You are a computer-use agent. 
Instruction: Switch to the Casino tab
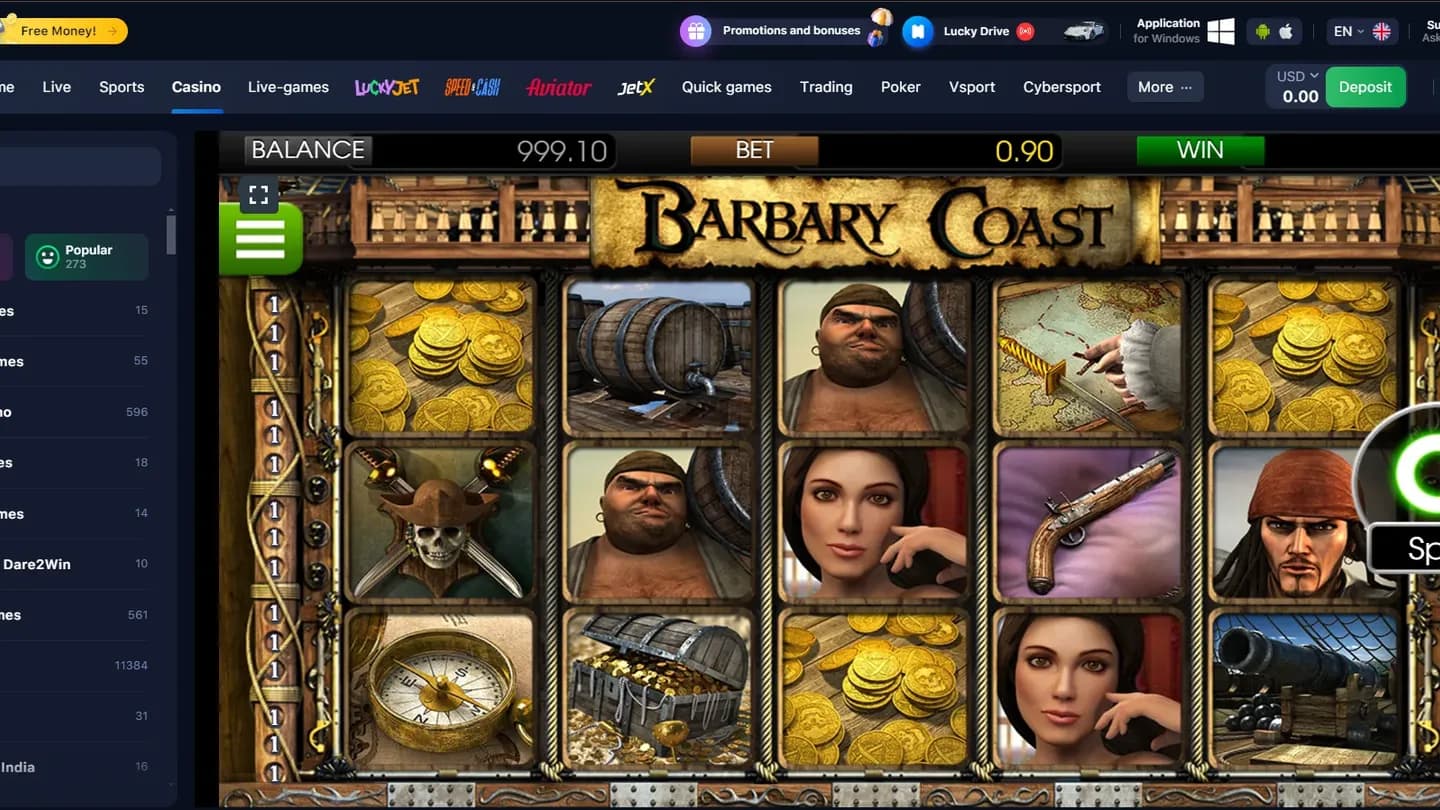point(196,86)
